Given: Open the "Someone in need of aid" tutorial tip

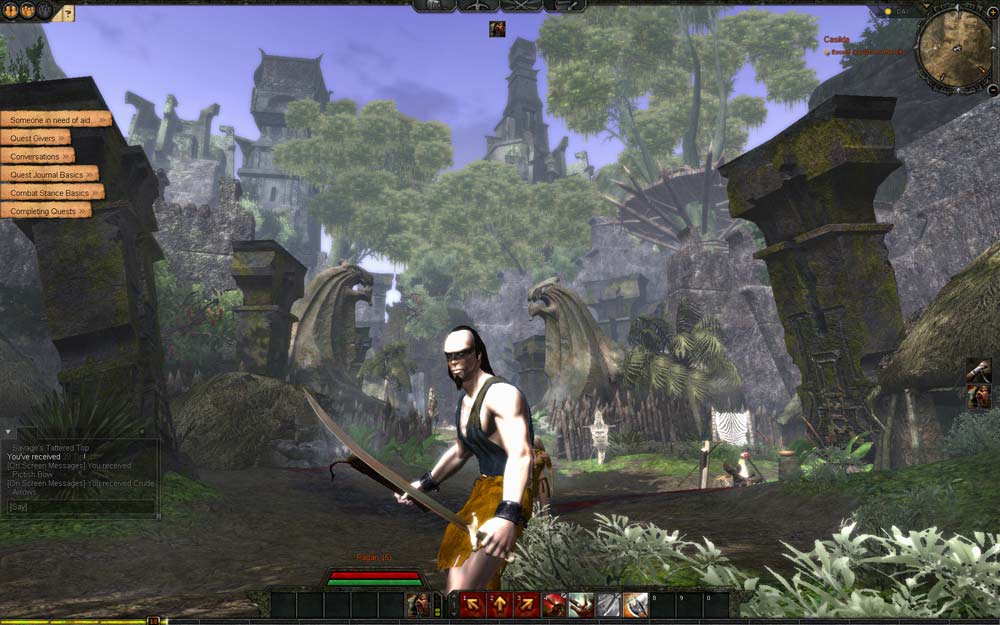Looking at the screenshot, I should pyautogui.click(x=55, y=120).
